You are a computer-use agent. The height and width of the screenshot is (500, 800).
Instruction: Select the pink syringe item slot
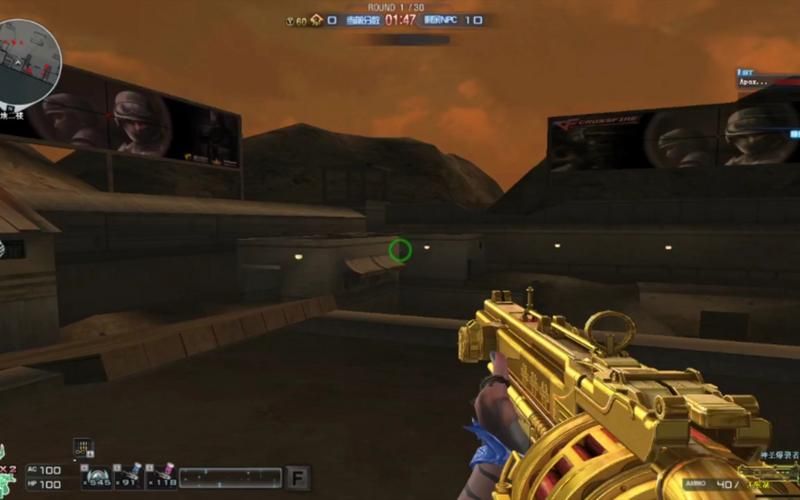click(x=161, y=477)
